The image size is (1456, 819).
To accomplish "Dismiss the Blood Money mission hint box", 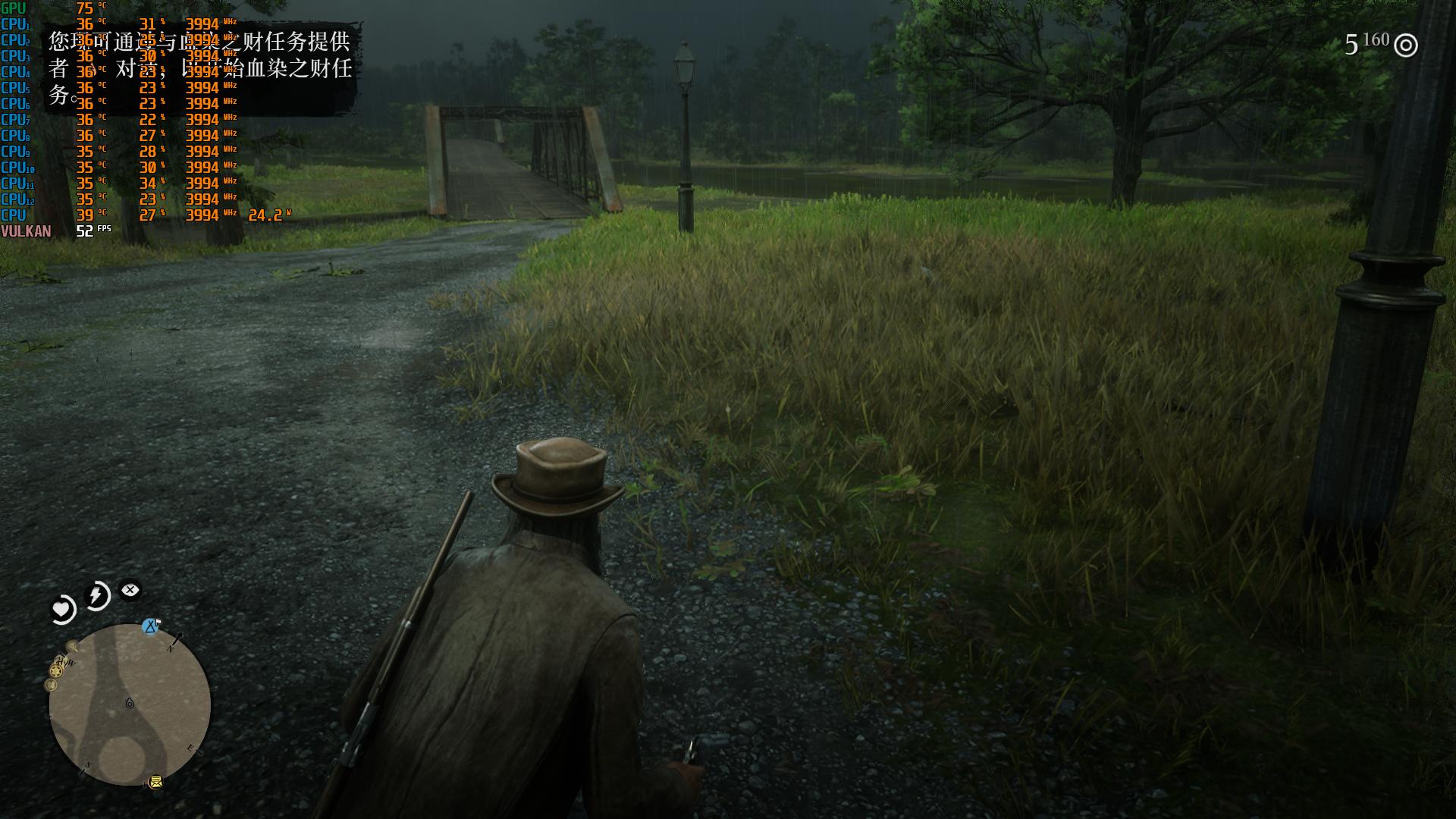I will pos(201,70).
